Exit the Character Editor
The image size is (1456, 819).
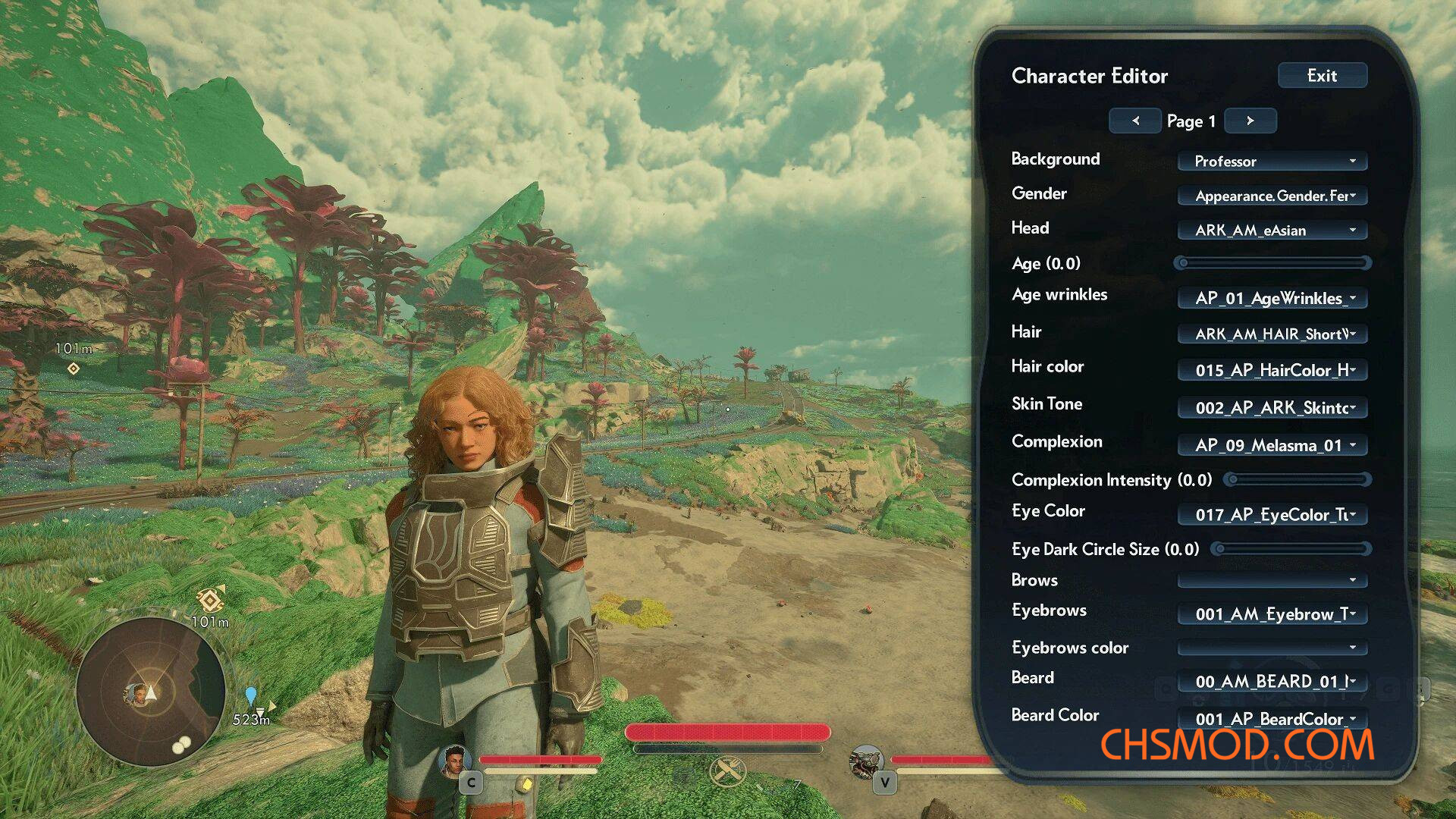click(1322, 76)
